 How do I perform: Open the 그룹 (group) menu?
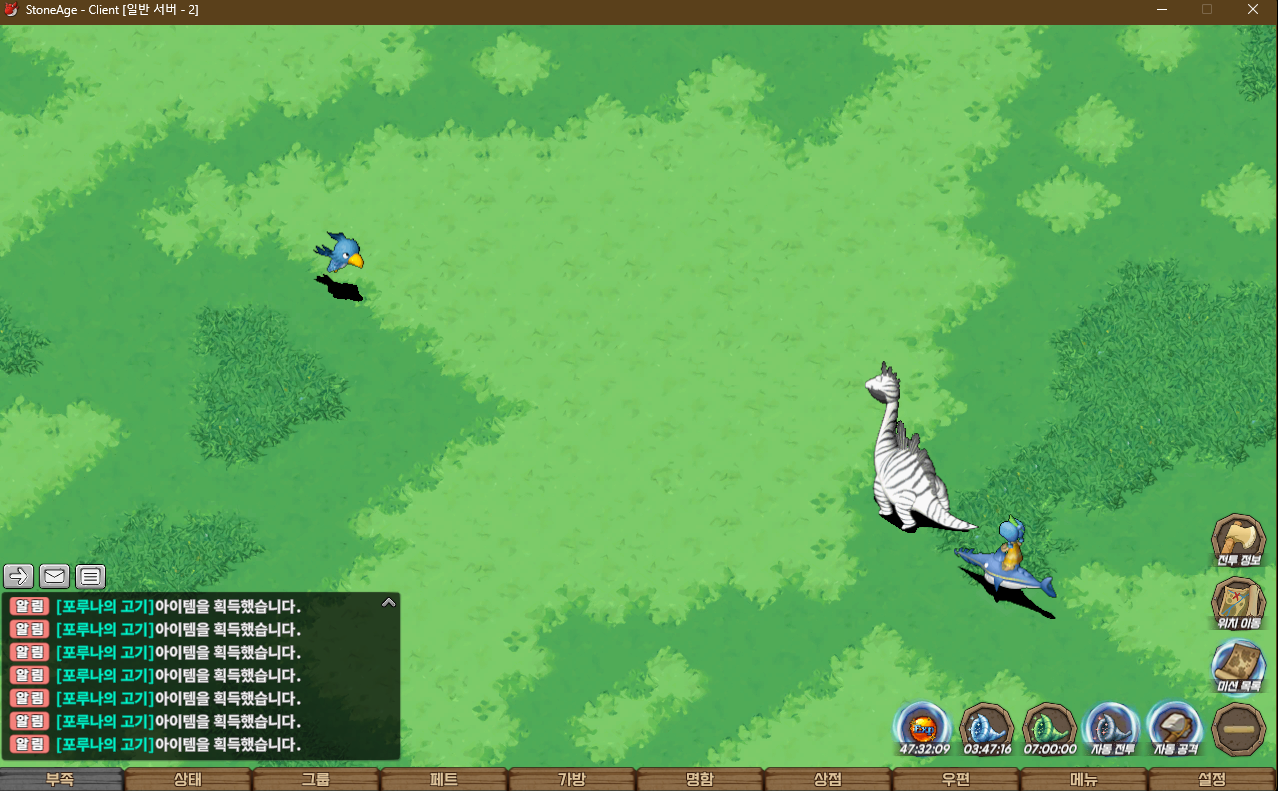316,779
